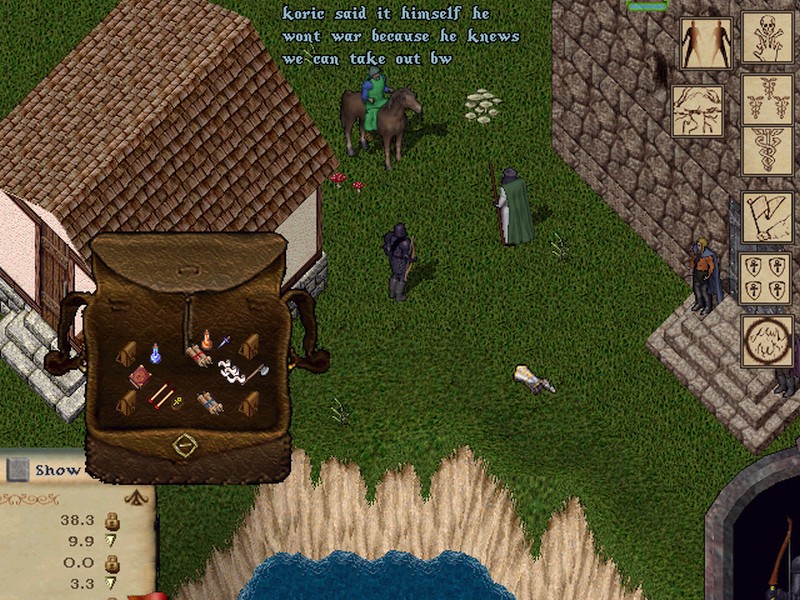
Task: Select the blue potion in the backpack
Action: pos(156,353)
